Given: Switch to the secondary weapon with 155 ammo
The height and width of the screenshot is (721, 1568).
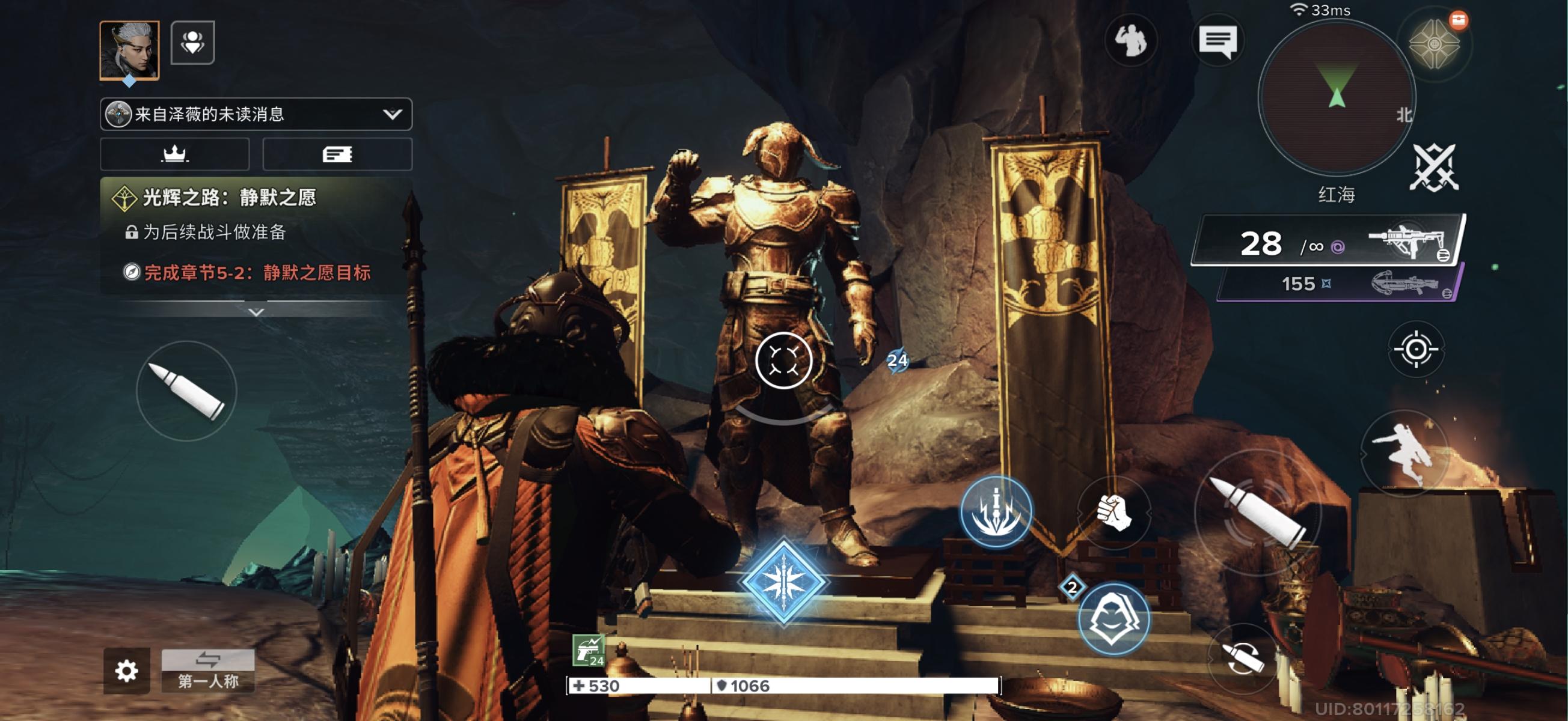Looking at the screenshot, I should click(1339, 284).
